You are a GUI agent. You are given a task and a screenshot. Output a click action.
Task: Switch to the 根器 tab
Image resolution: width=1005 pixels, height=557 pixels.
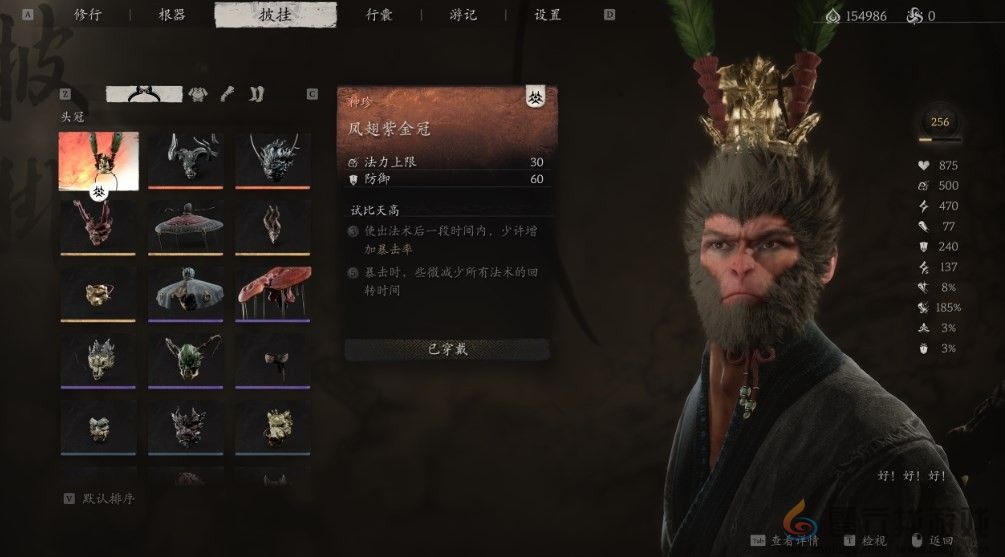tap(172, 15)
